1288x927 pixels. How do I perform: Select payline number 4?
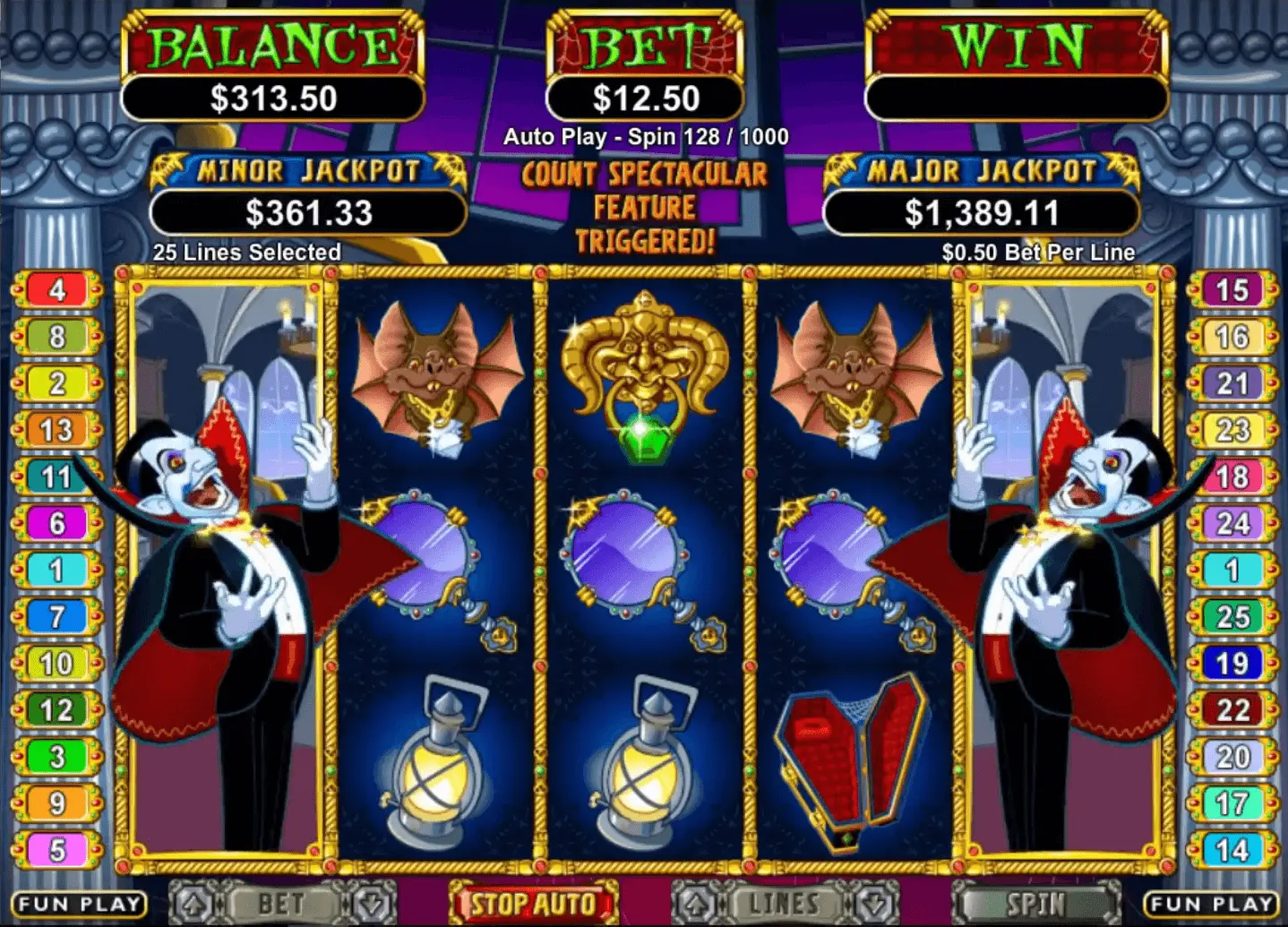(57, 290)
